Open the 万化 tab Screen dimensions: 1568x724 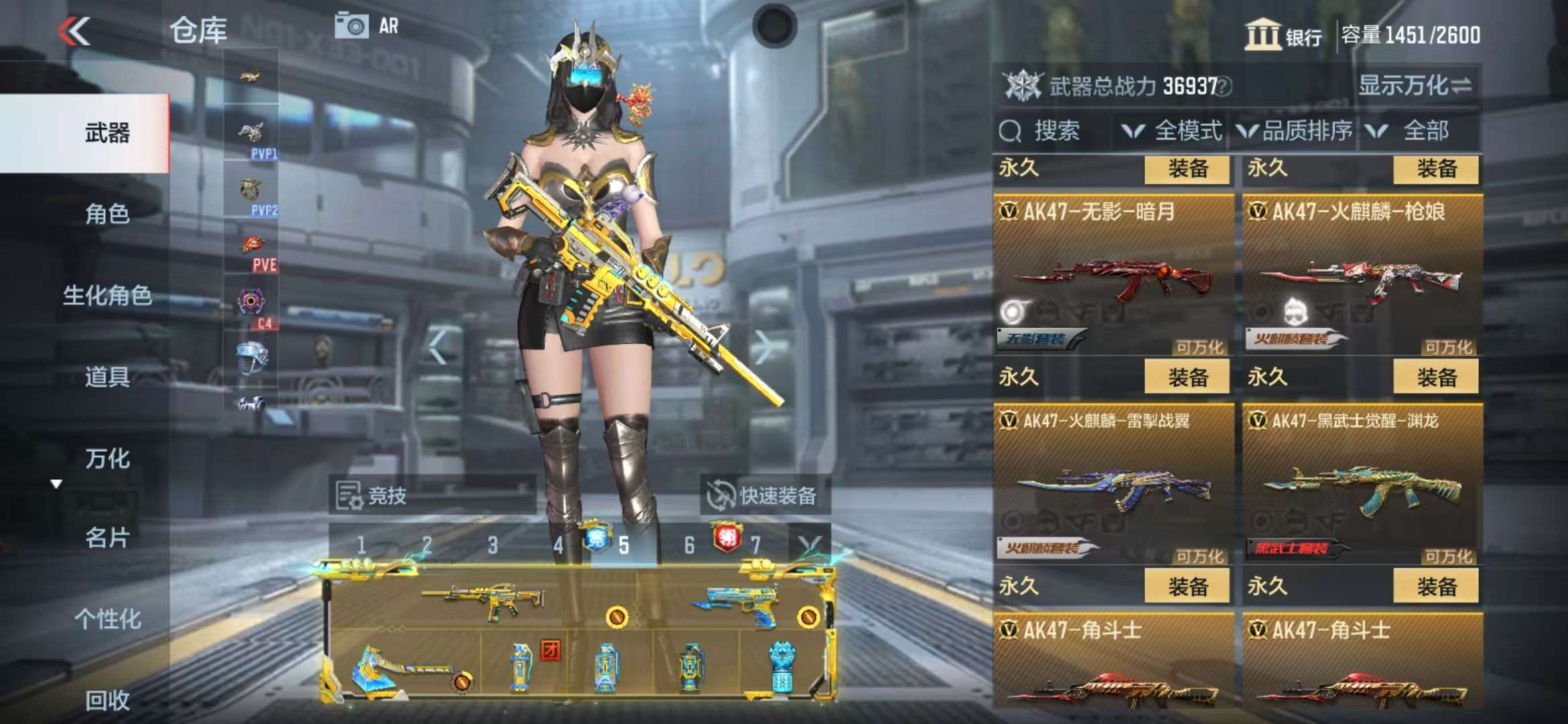click(107, 459)
